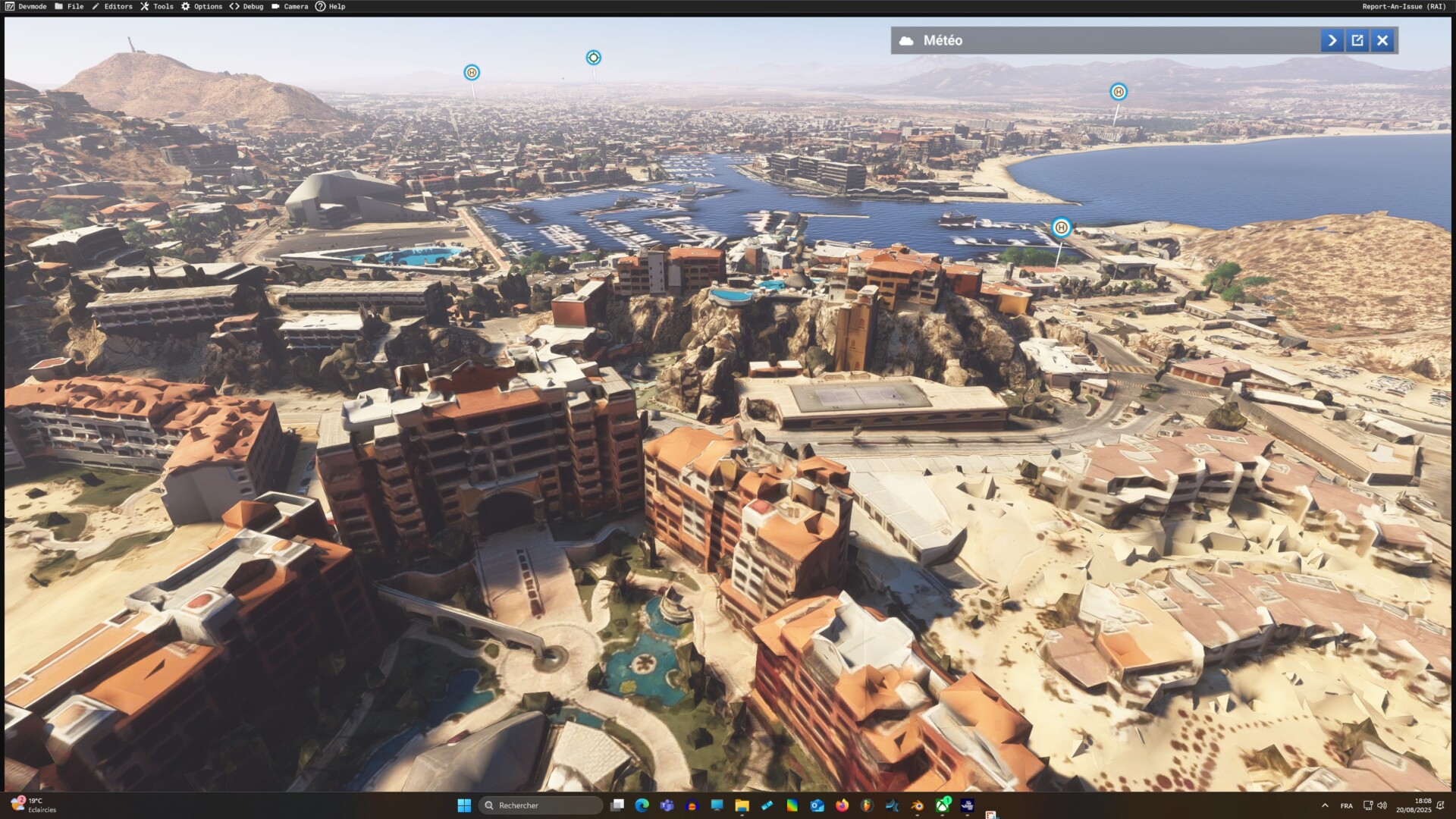Open the Debug menu
Viewport: 1456px width, 819px height.
click(x=246, y=6)
